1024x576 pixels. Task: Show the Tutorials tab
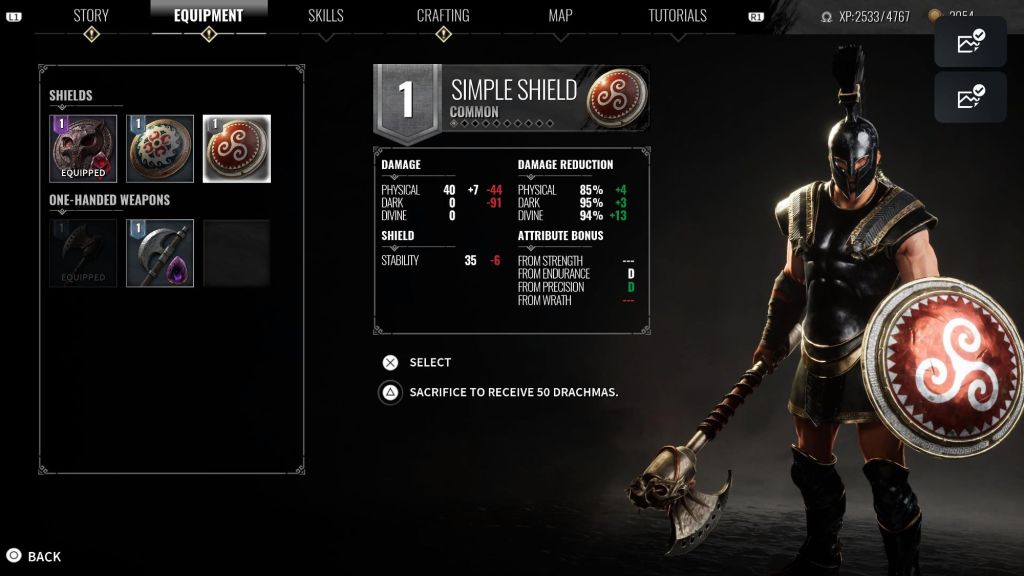(x=677, y=16)
